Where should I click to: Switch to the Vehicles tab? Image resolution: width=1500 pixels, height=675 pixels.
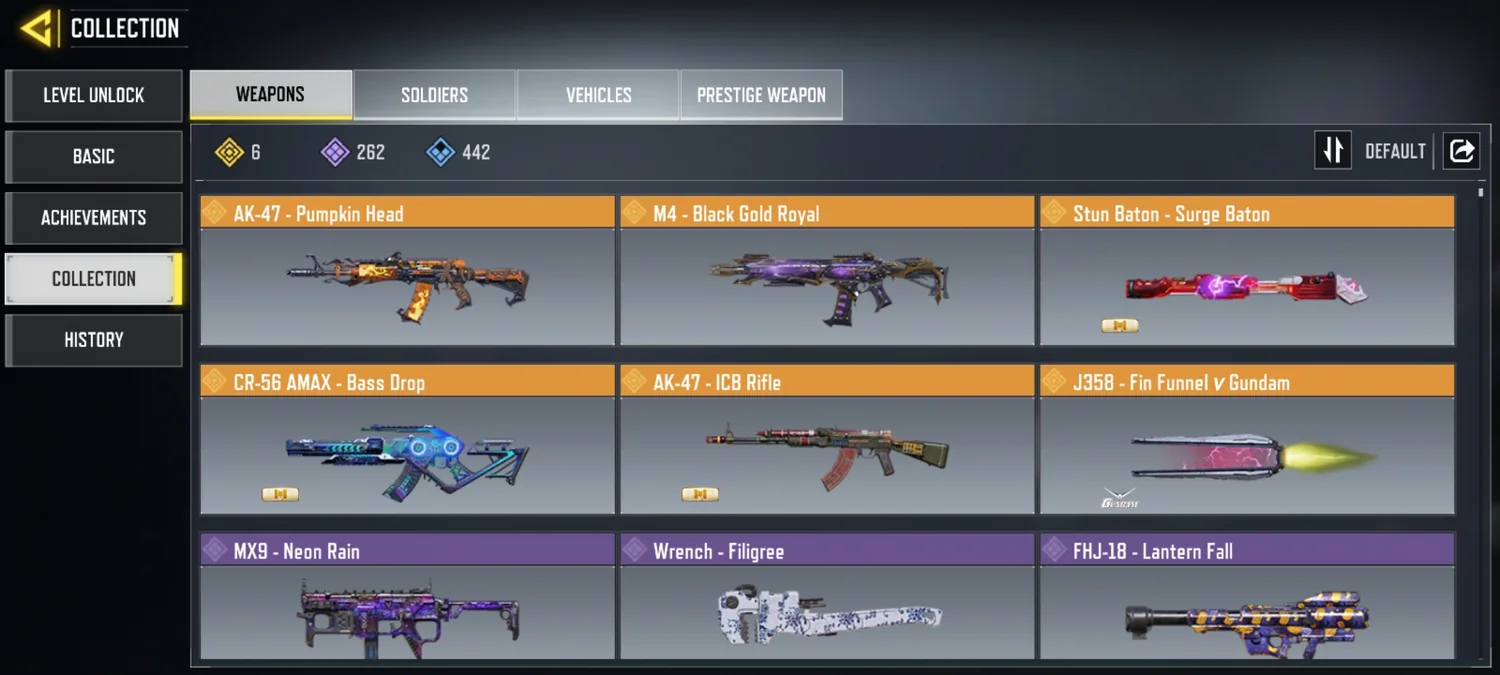tap(599, 95)
